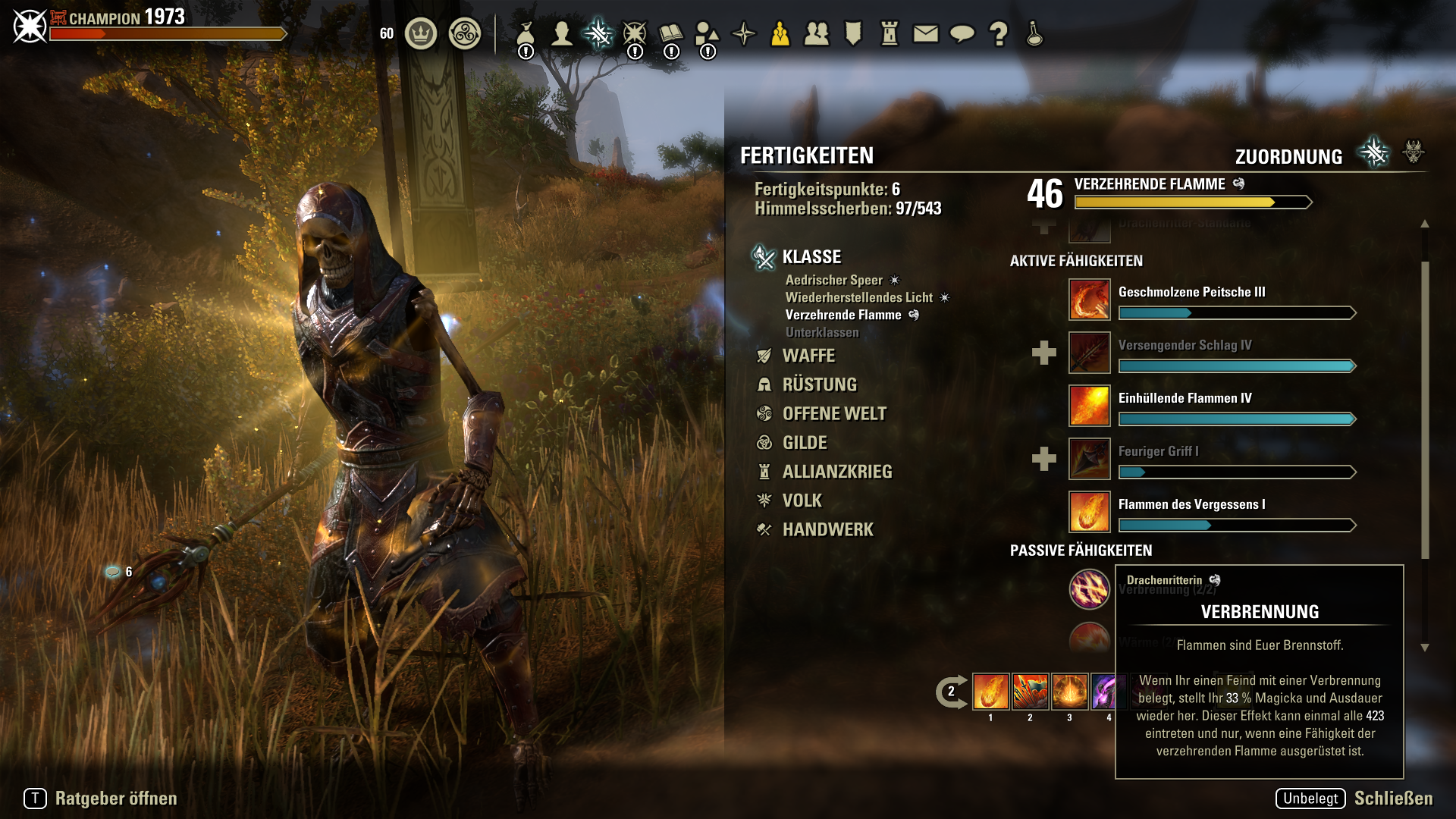Screen dimensions: 1456x819
Task: Select the Einhüllende Flammen IV ability
Action: coord(1089,406)
